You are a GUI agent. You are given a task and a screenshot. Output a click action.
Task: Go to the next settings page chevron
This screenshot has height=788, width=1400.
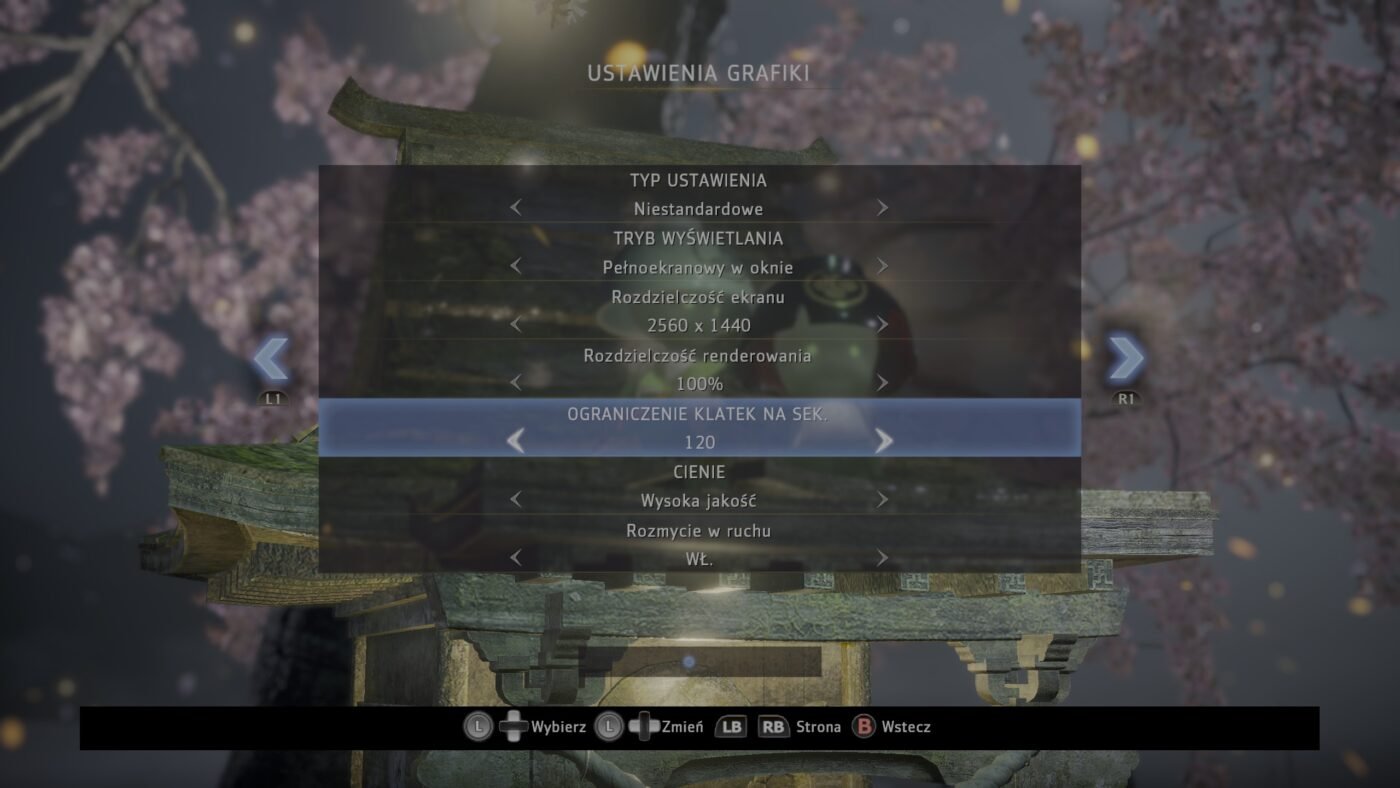pos(1126,359)
